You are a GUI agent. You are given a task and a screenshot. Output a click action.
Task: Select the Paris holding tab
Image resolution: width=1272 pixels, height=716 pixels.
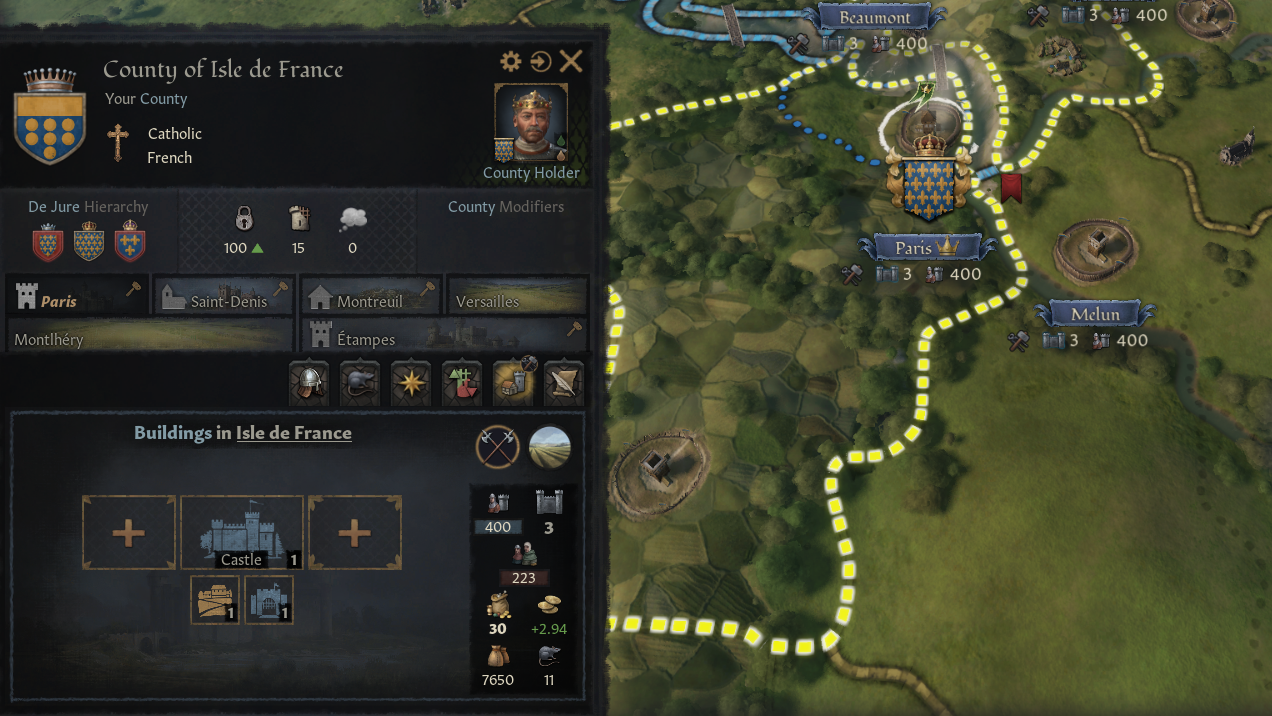click(x=77, y=296)
